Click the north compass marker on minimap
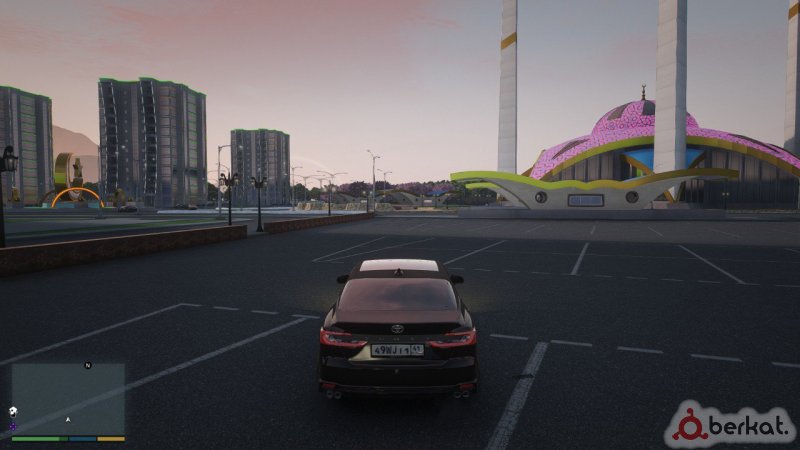This screenshot has height=450, width=800. coord(88,366)
